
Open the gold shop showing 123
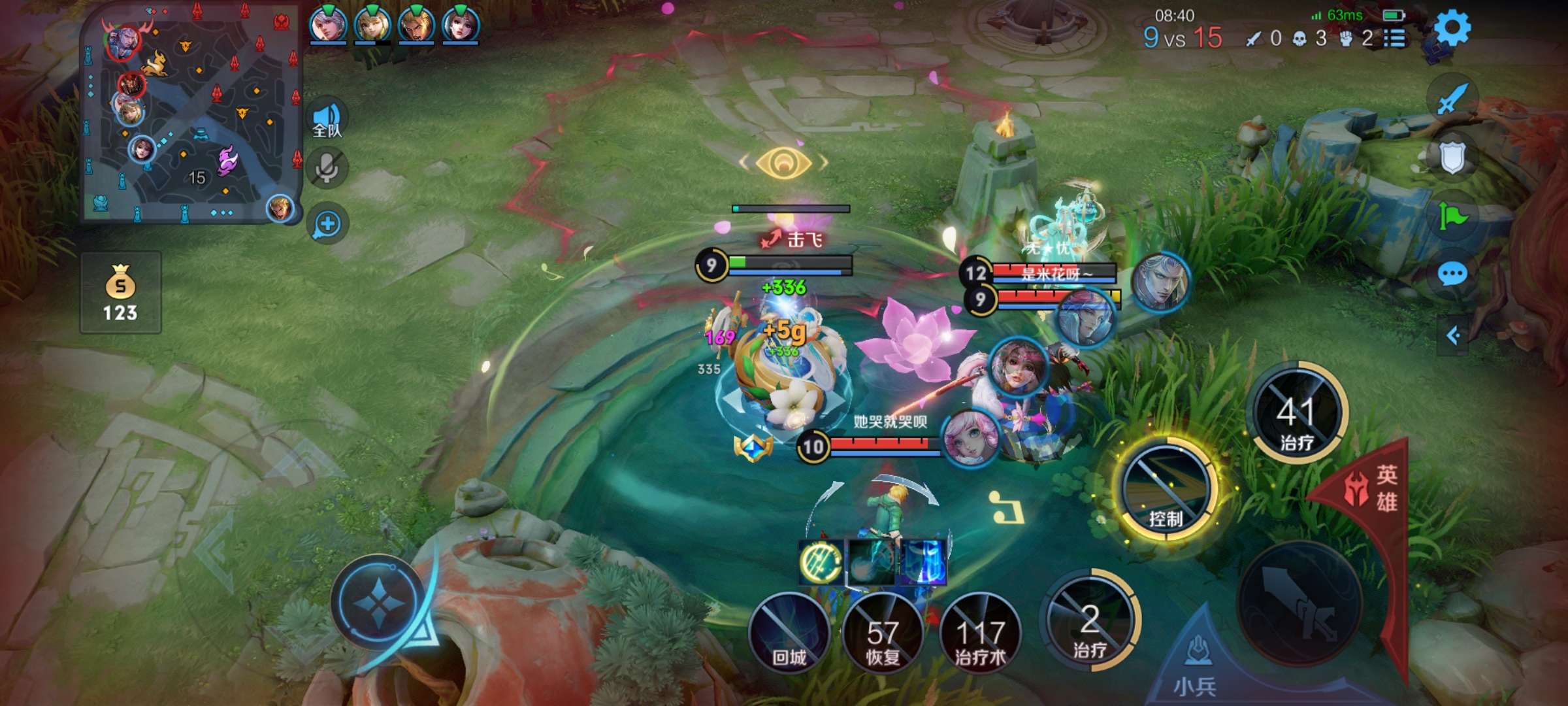pyautogui.click(x=121, y=293)
